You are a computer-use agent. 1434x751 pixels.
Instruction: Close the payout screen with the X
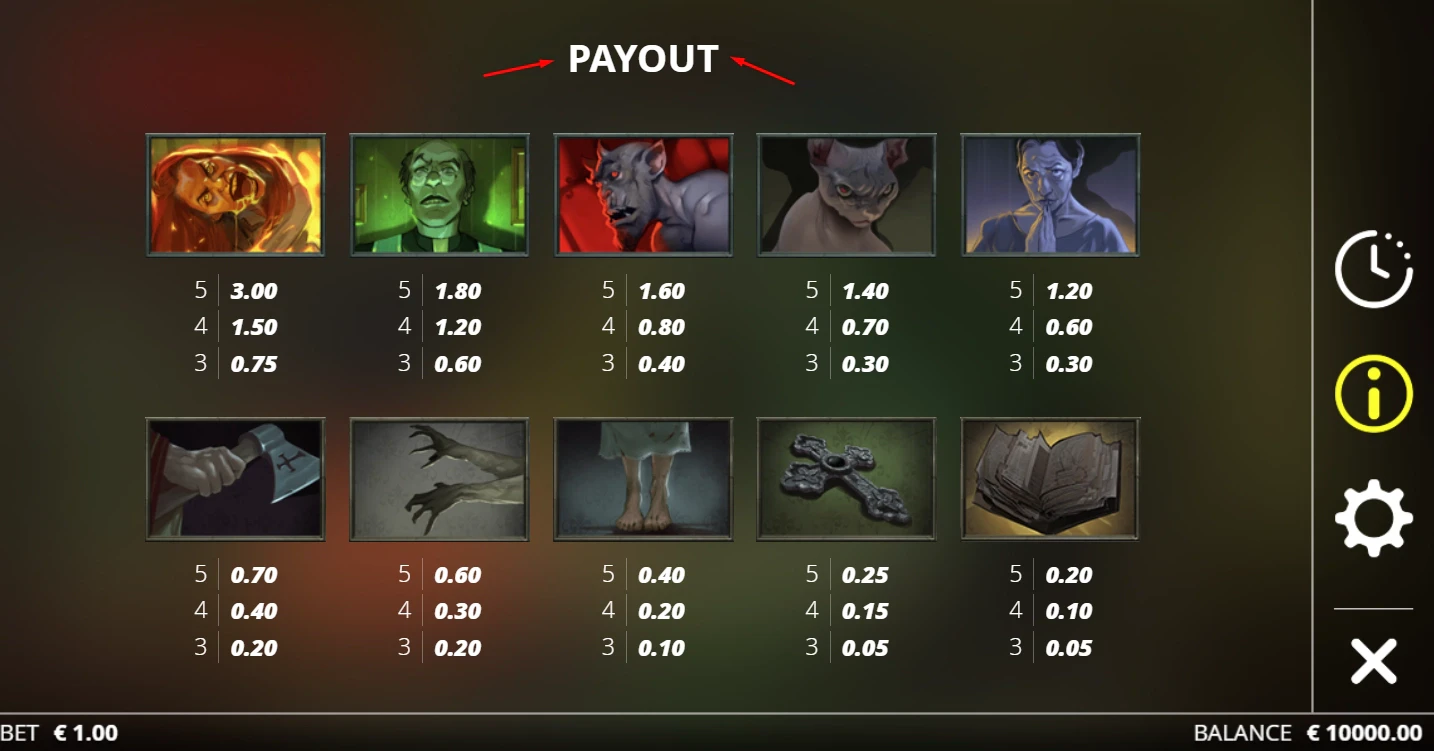point(1372,660)
